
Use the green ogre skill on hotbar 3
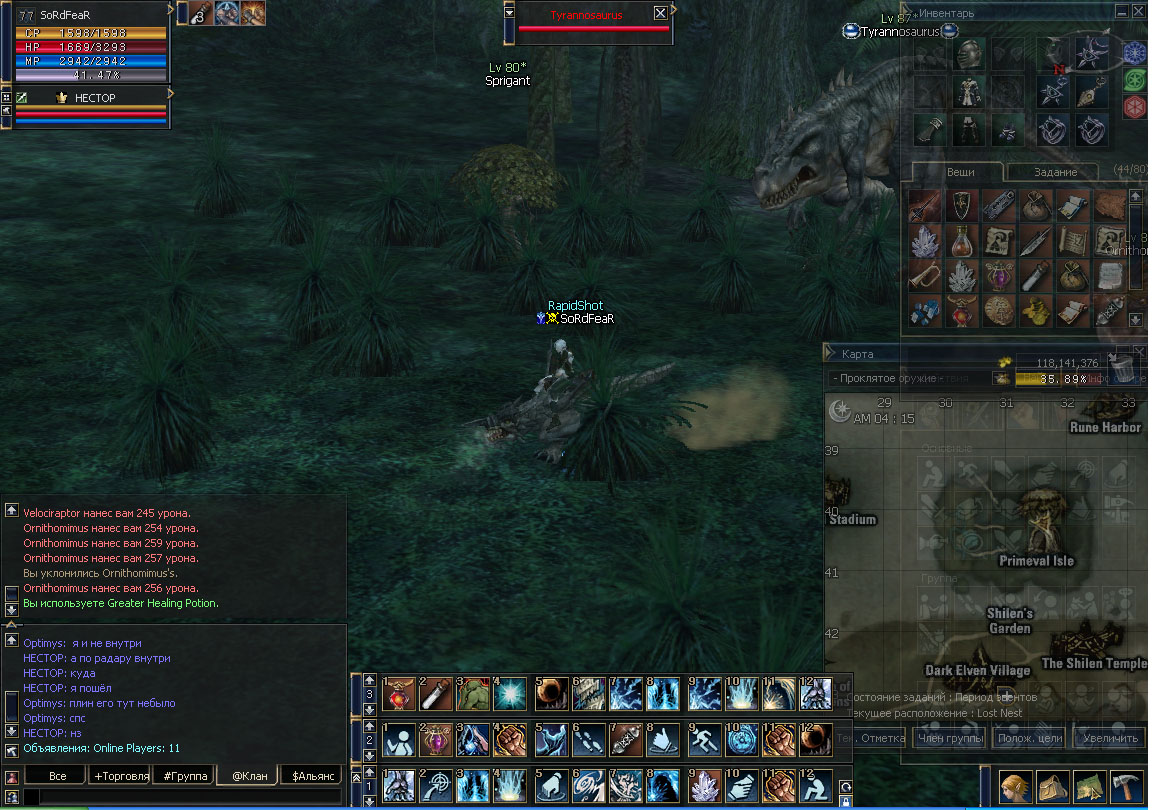(473, 692)
